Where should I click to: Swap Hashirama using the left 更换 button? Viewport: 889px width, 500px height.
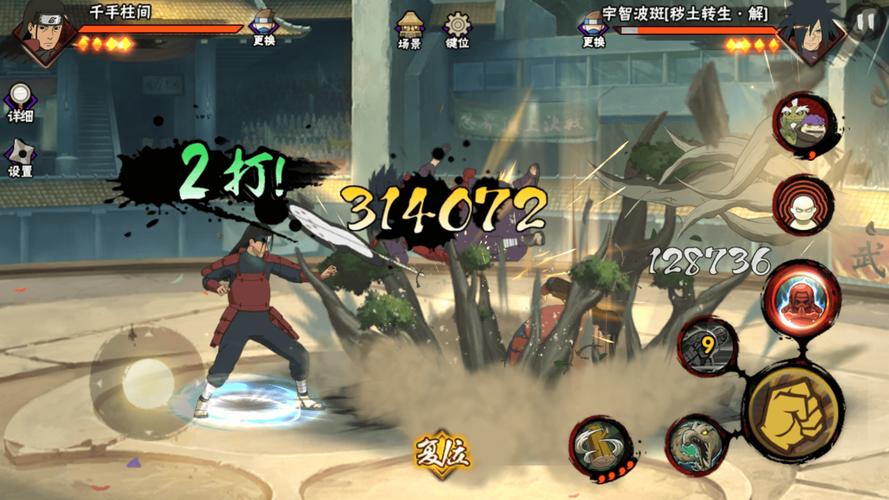coord(264,26)
